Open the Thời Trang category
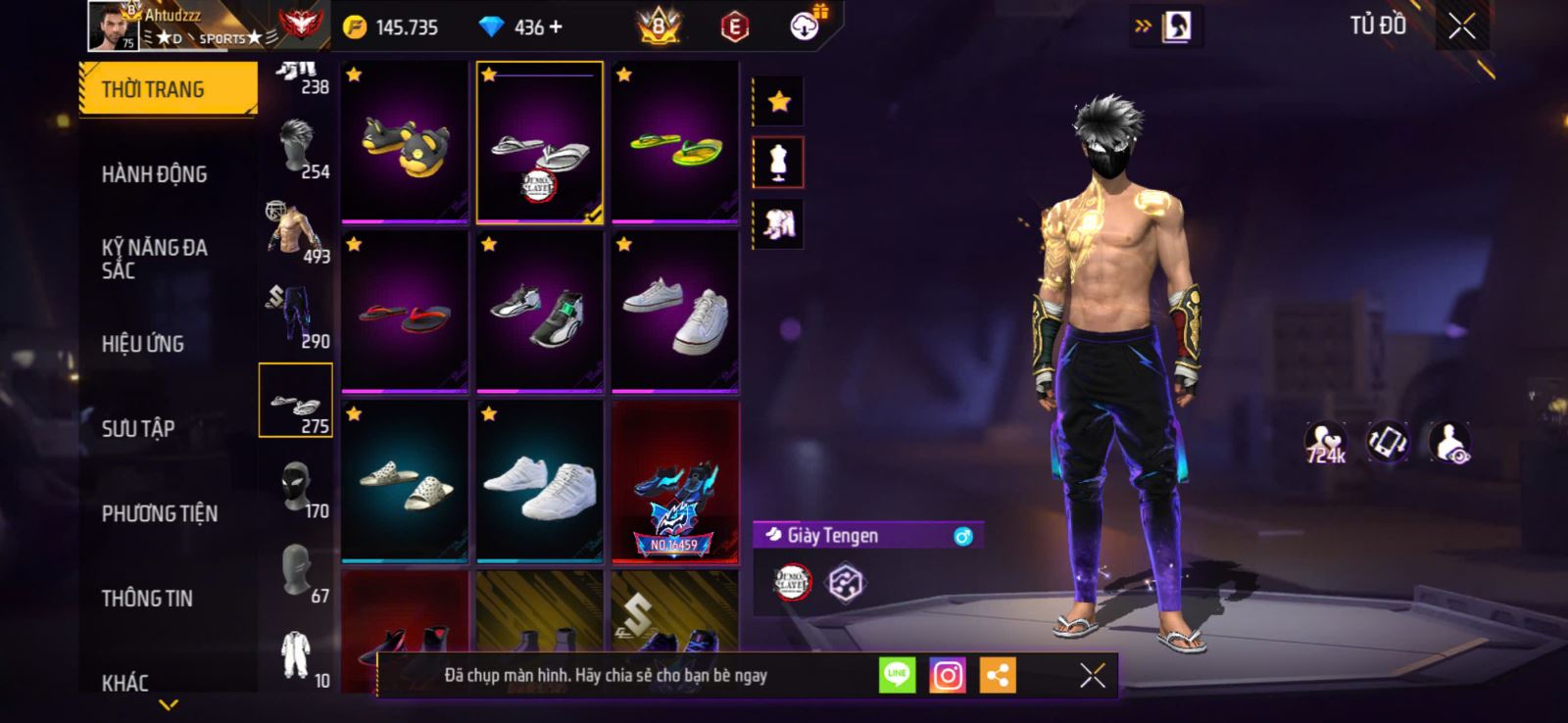This screenshot has width=1568, height=723. click(x=168, y=89)
